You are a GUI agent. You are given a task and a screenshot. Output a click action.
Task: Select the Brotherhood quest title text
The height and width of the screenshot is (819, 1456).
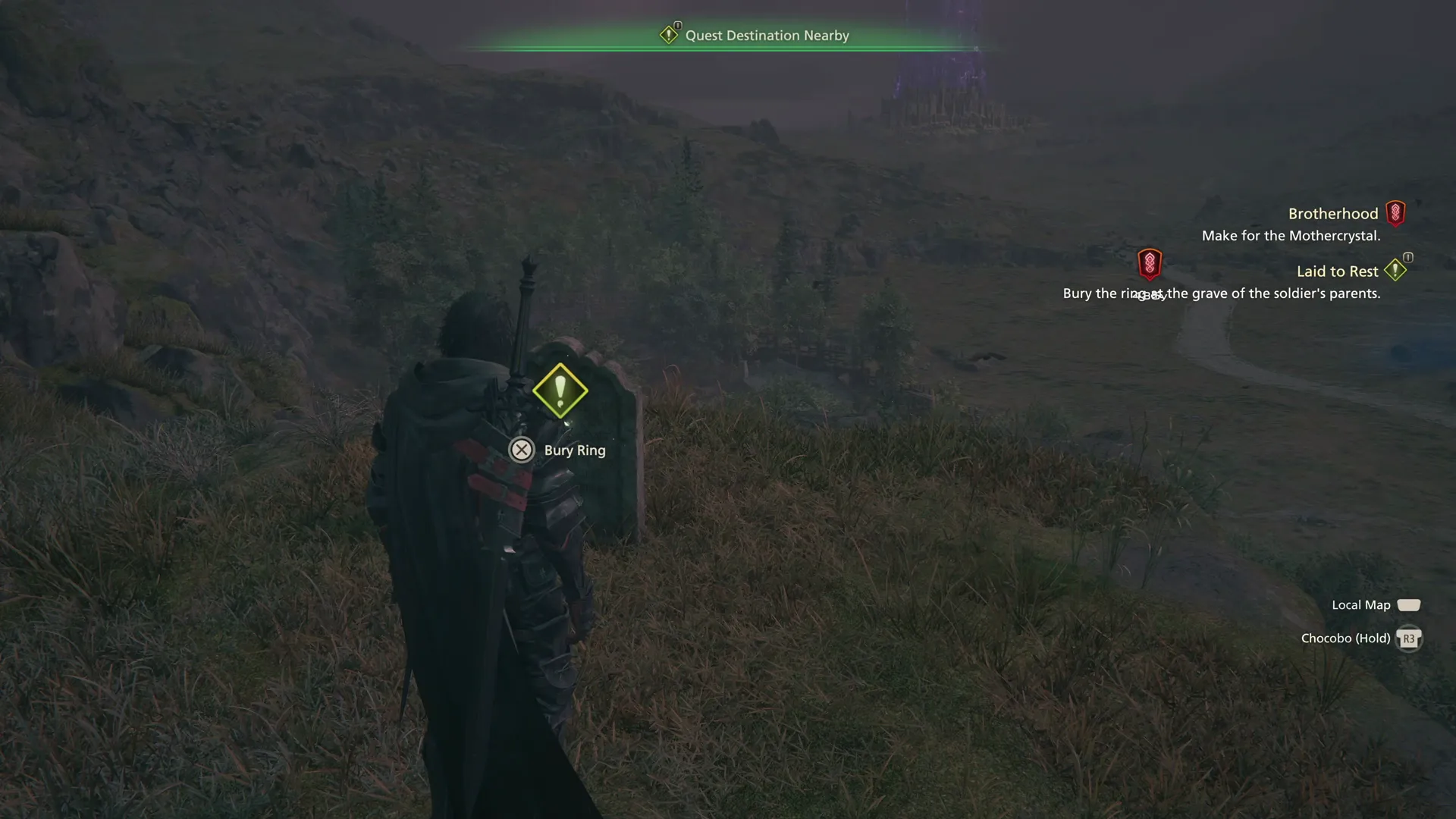tap(1333, 213)
